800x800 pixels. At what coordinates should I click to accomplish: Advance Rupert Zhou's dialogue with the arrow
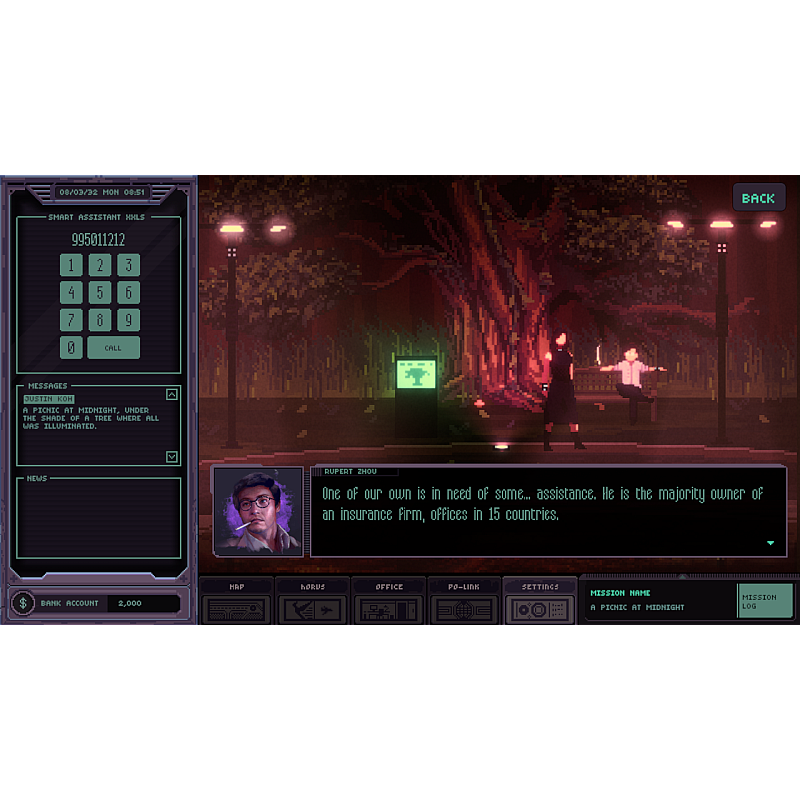click(770, 543)
